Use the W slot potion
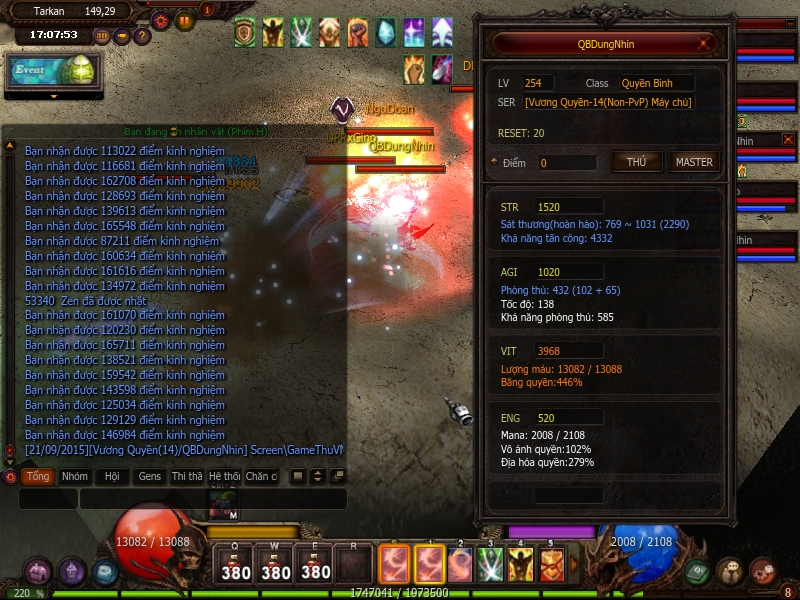800x600 pixels. point(275,565)
